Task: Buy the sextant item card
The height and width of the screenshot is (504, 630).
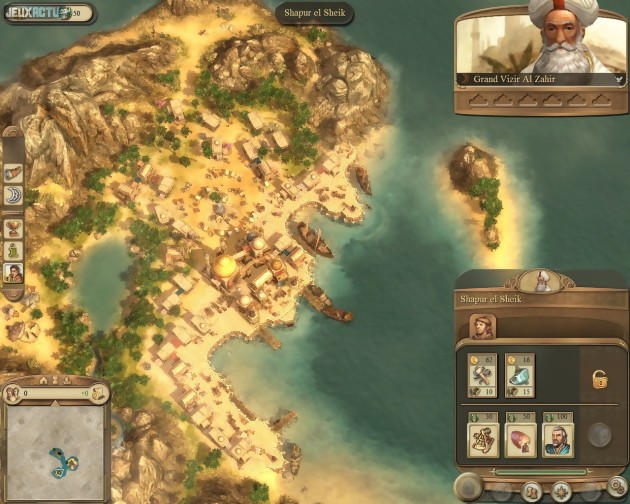Action: [484, 439]
